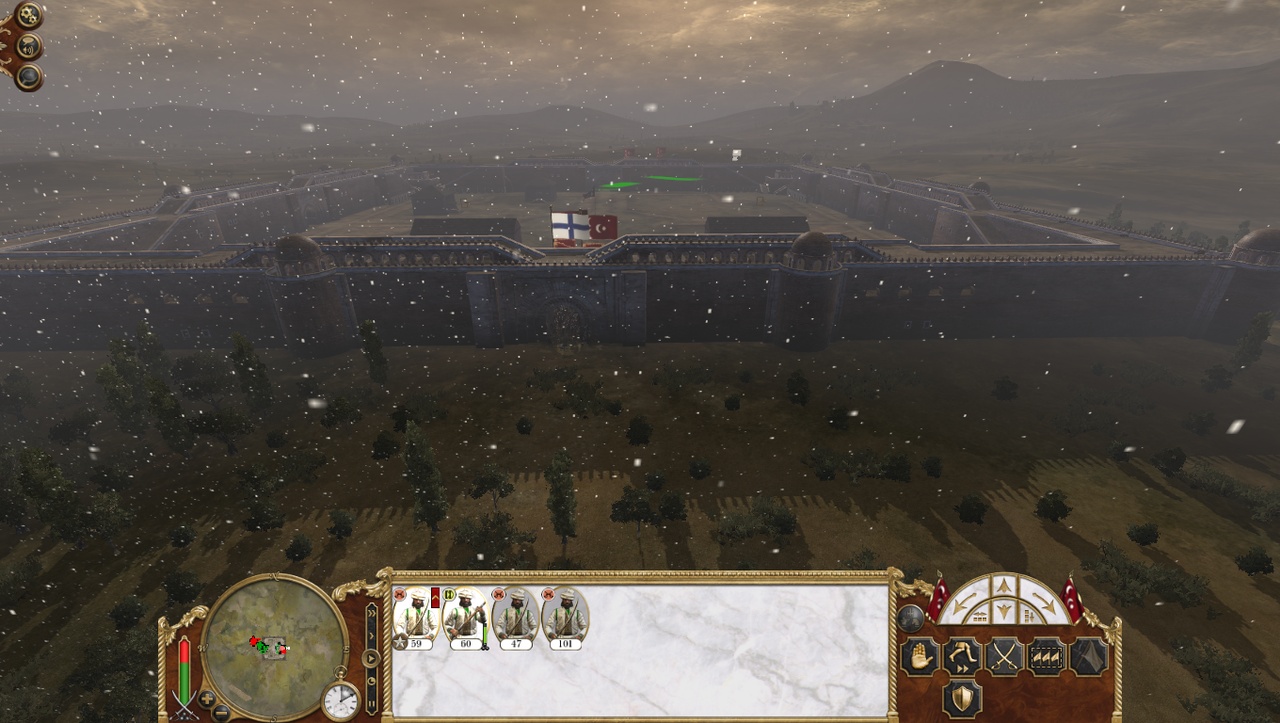This screenshot has width=1280, height=723.
Task: Activate the crossed swords melee button
Action: [1004, 657]
